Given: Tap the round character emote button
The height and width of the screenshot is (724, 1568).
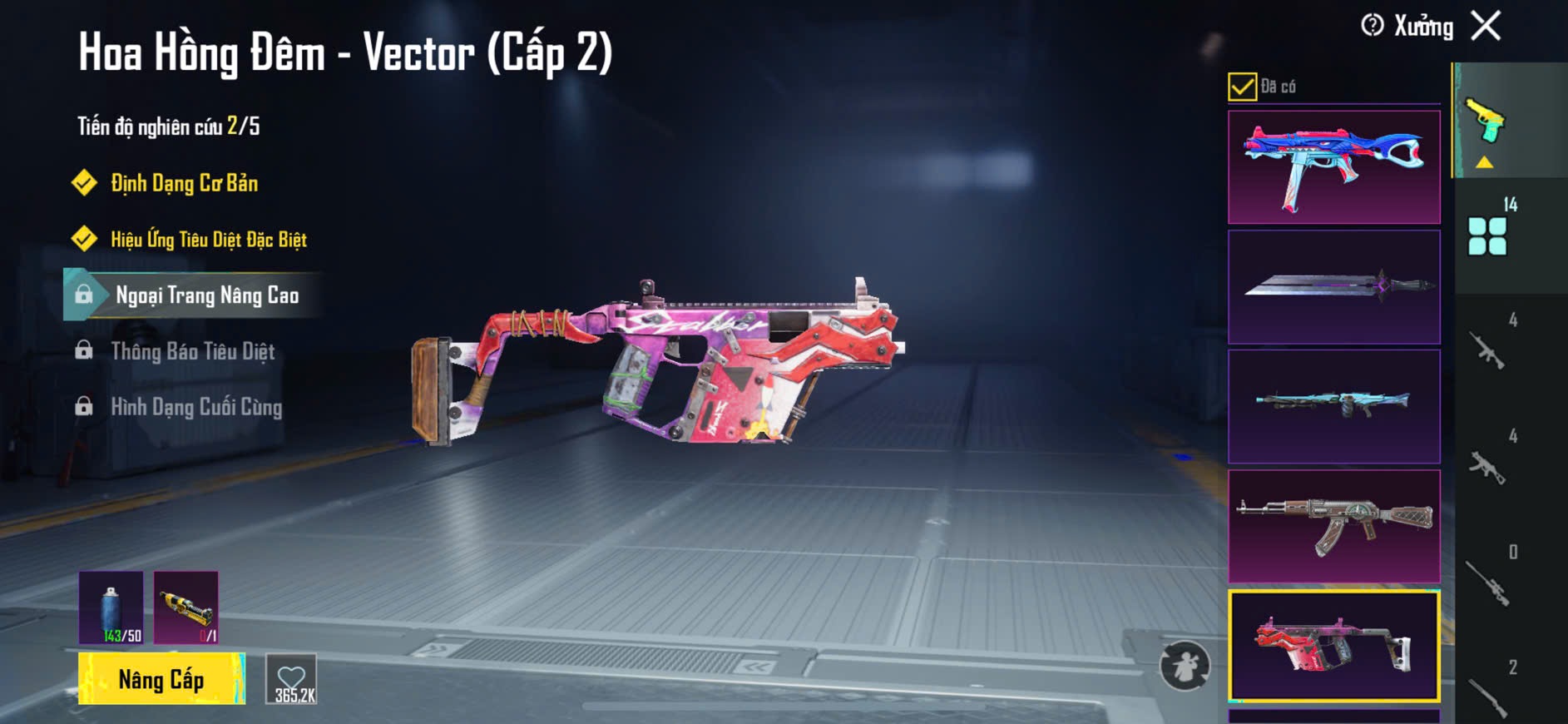Looking at the screenshot, I should click(x=1185, y=666).
